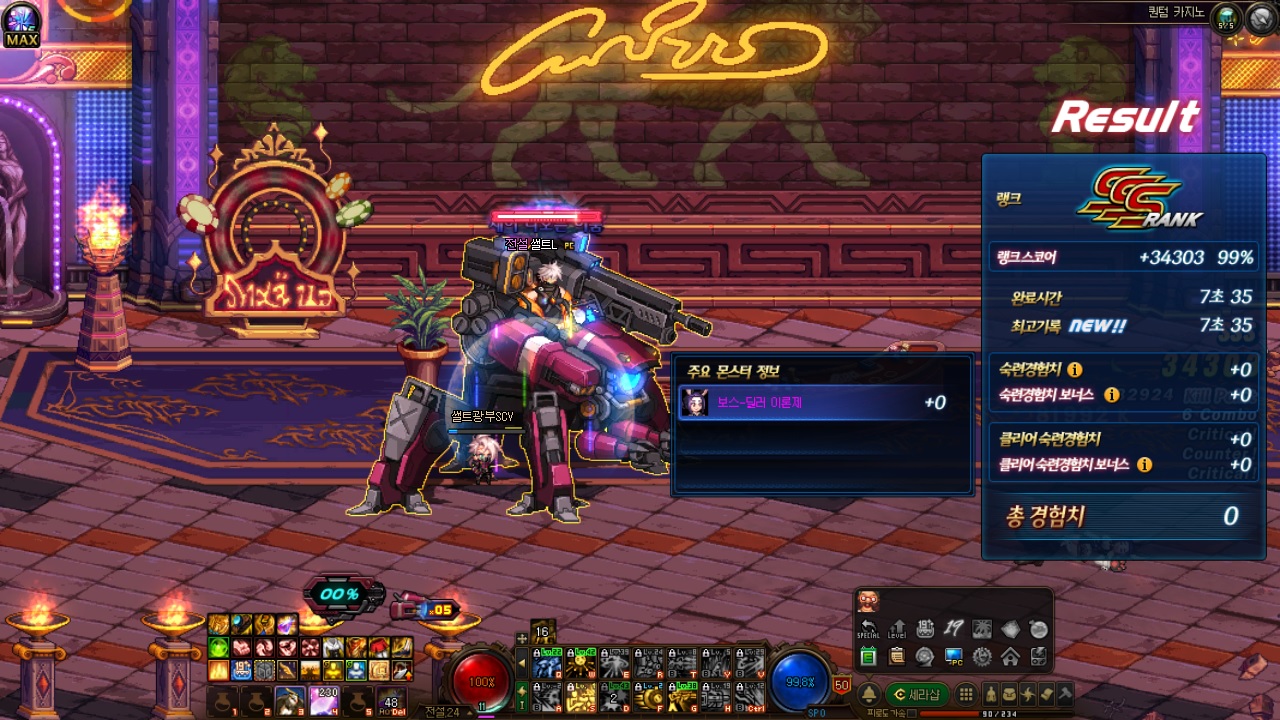The image size is (1280, 720).
Task: Select the palm tree picture icon
Action: 982,630
